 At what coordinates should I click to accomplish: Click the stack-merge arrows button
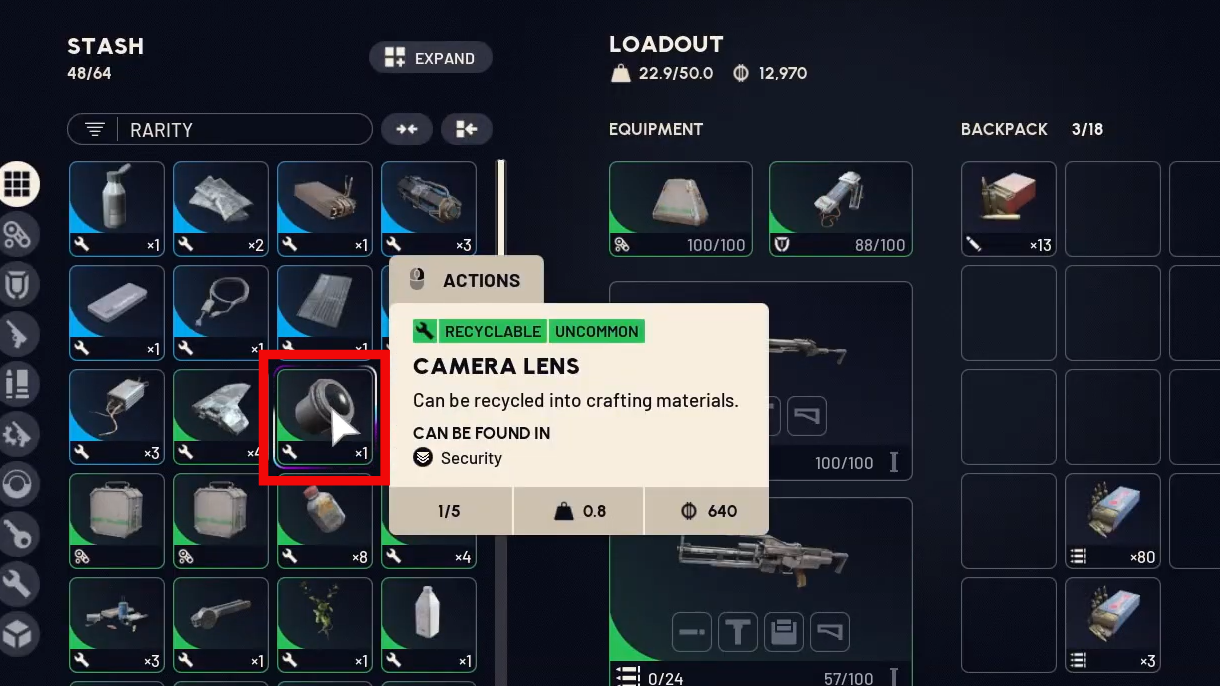click(x=406, y=129)
